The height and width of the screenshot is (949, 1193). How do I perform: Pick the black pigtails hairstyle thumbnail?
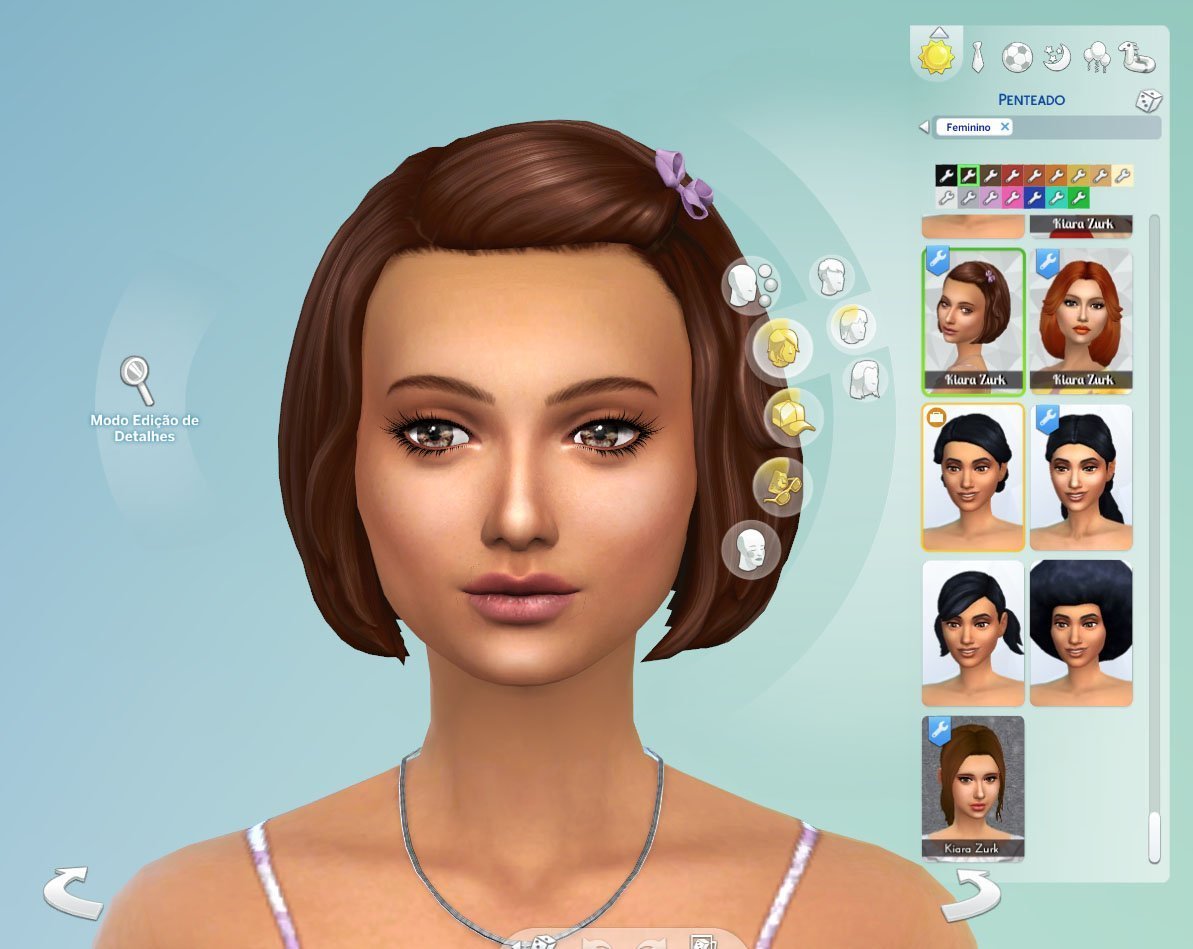coord(973,634)
